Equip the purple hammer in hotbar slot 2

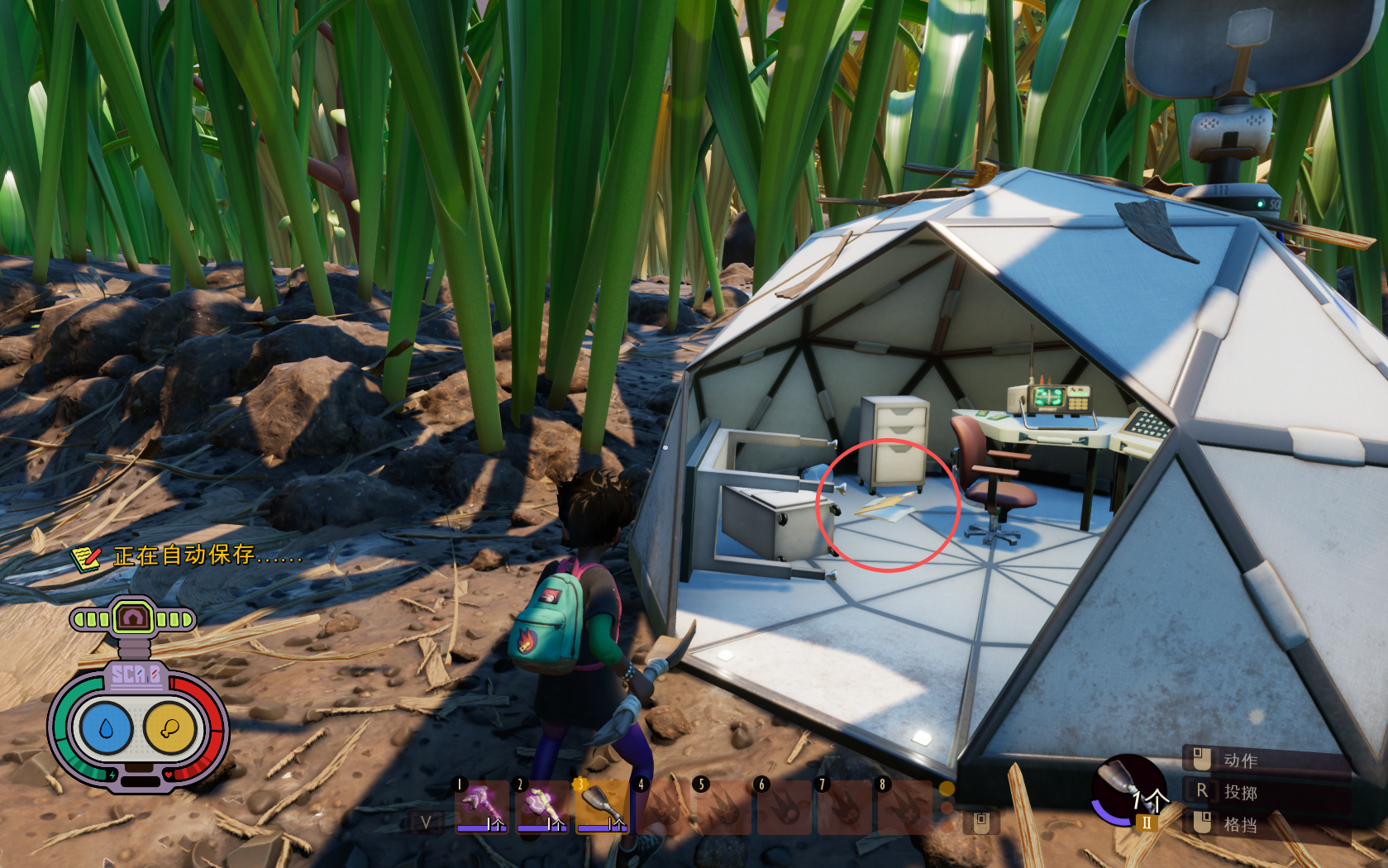click(541, 806)
